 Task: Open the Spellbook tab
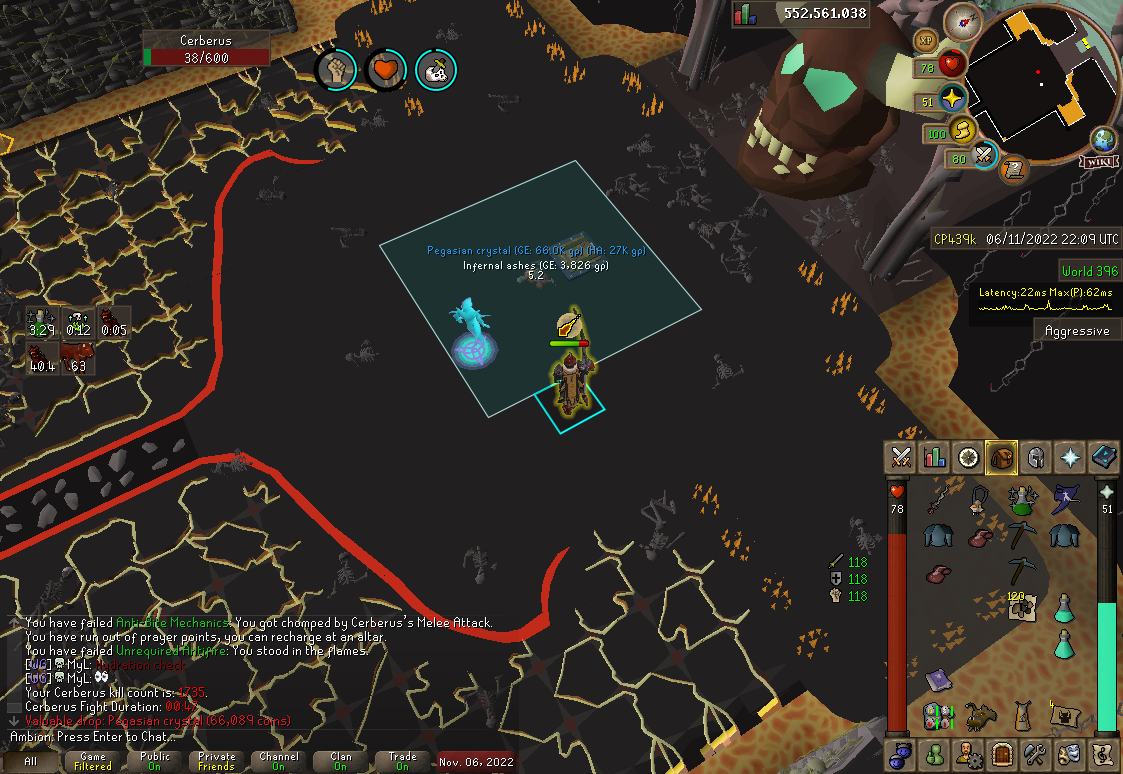tap(1103, 457)
